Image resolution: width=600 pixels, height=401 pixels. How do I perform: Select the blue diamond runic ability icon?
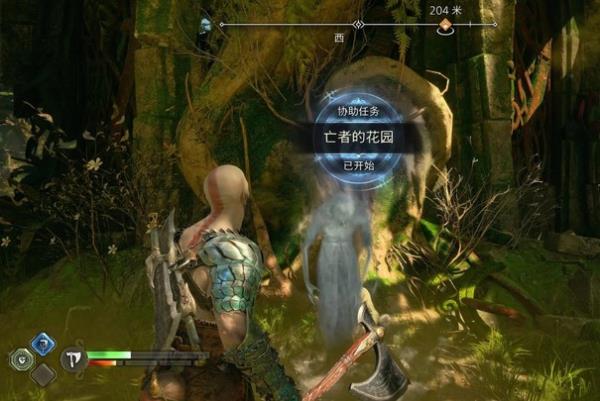[x=43, y=343]
